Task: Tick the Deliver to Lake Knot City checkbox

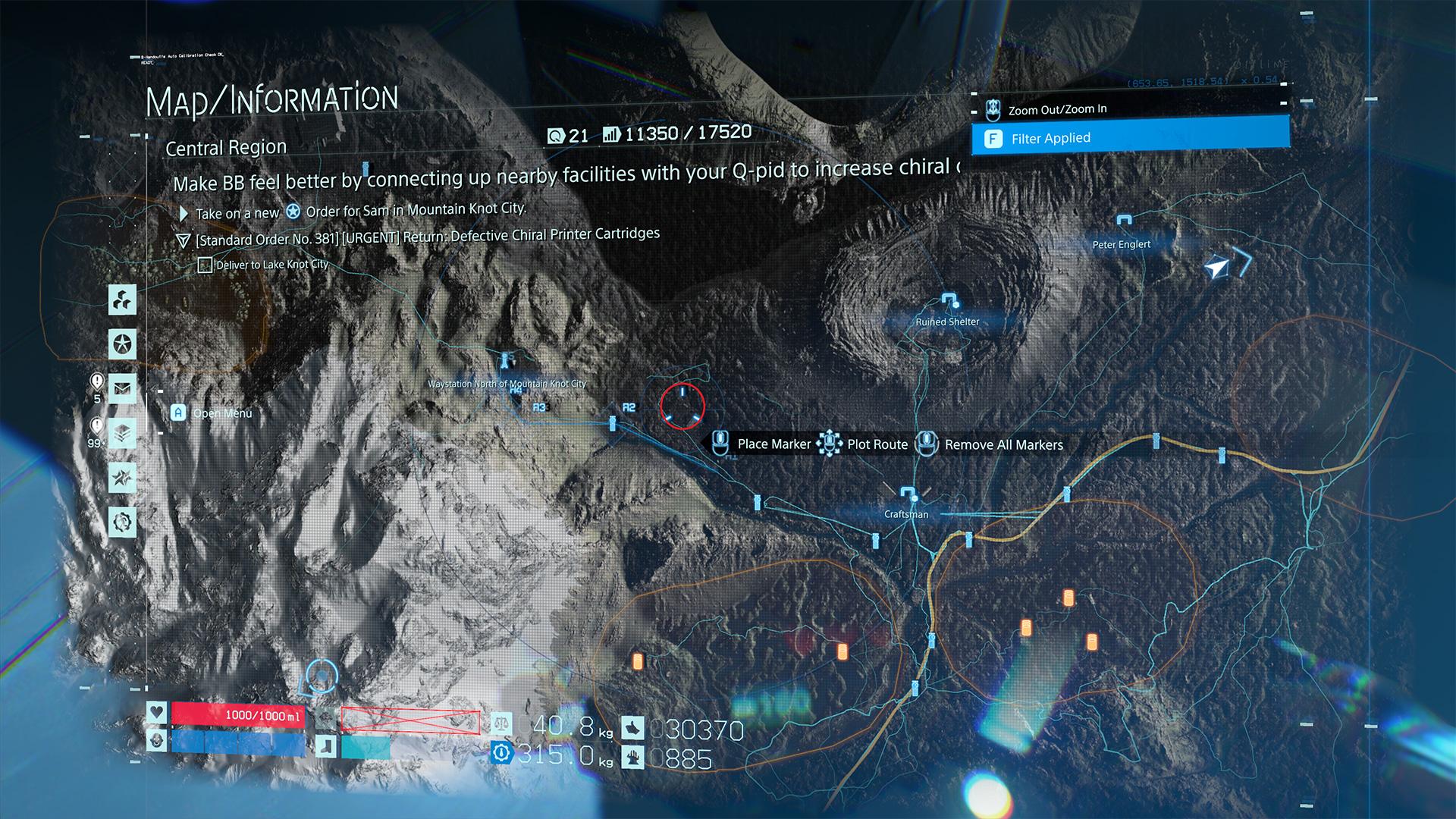Action: 205,265
